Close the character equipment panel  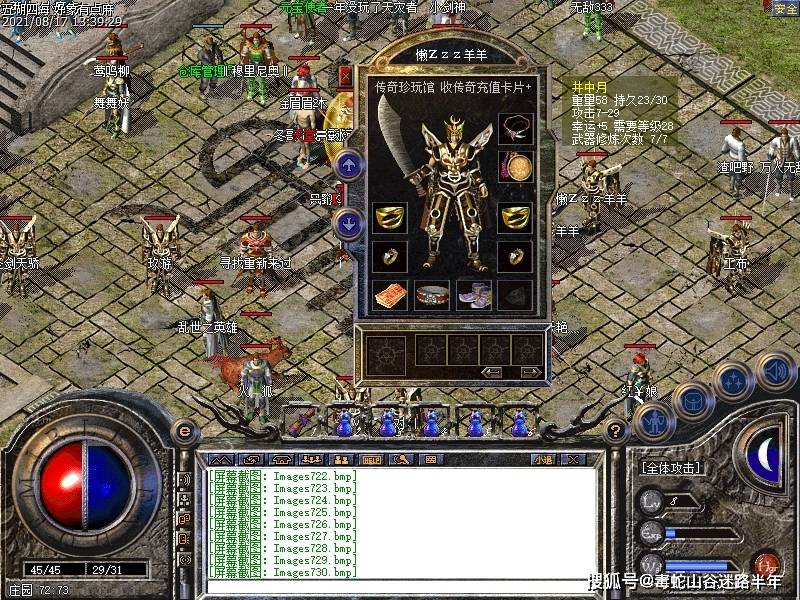tap(345, 76)
